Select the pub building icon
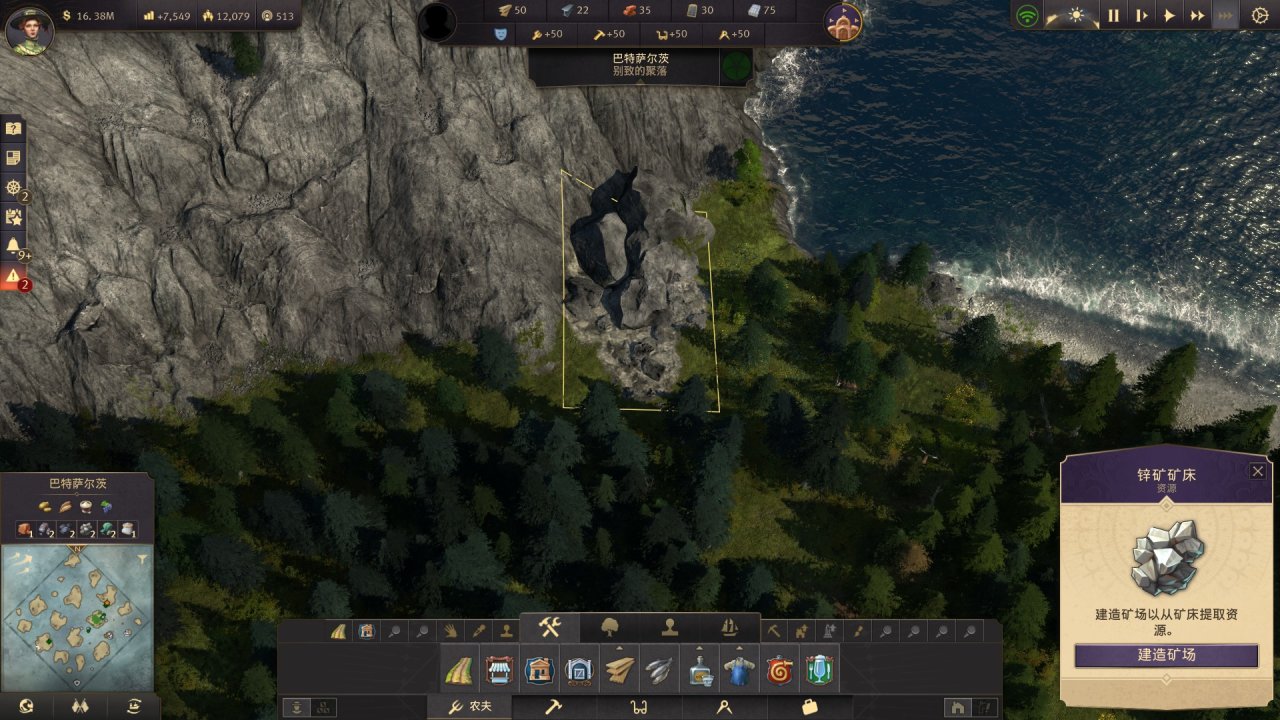The image size is (1280, 720). pos(819,670)
